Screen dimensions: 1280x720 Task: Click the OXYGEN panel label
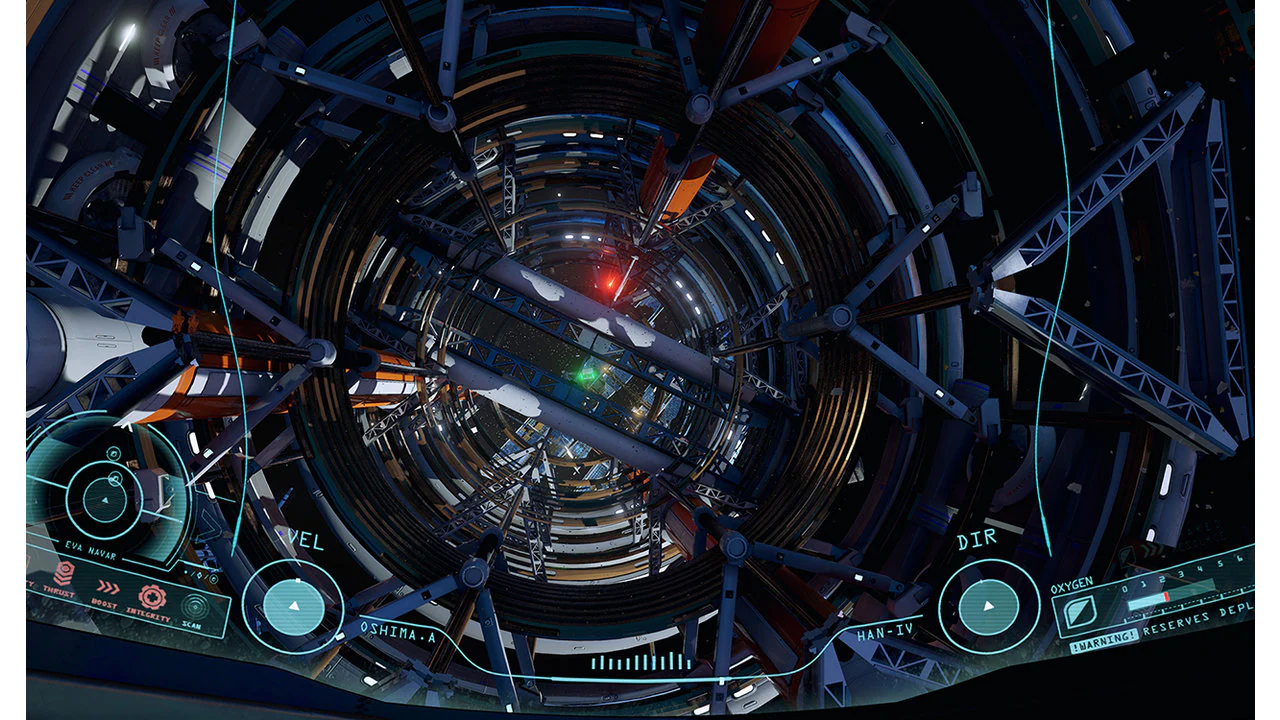click(1072, 584)
